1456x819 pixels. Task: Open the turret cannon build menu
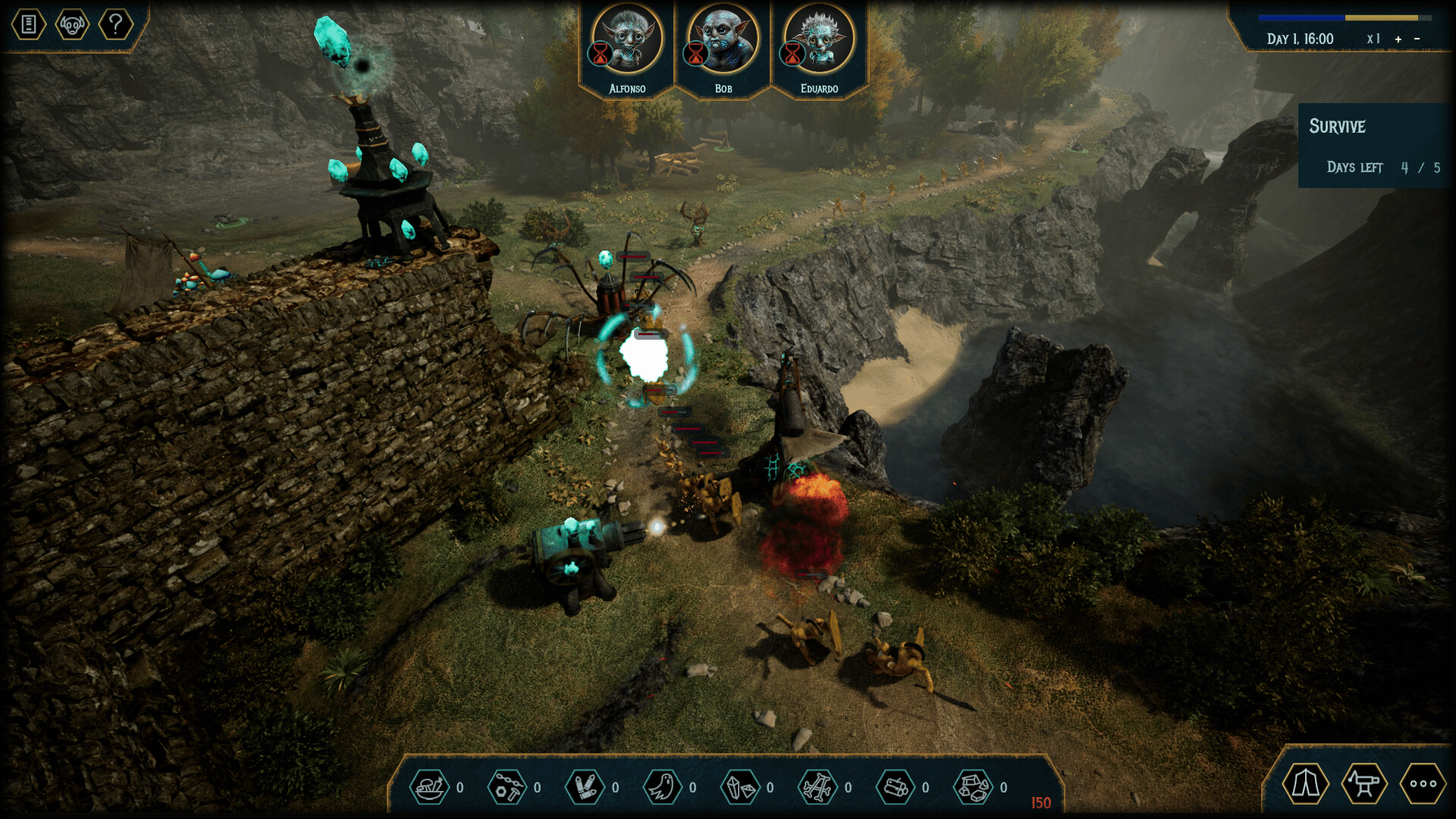tap(1363, 784)
